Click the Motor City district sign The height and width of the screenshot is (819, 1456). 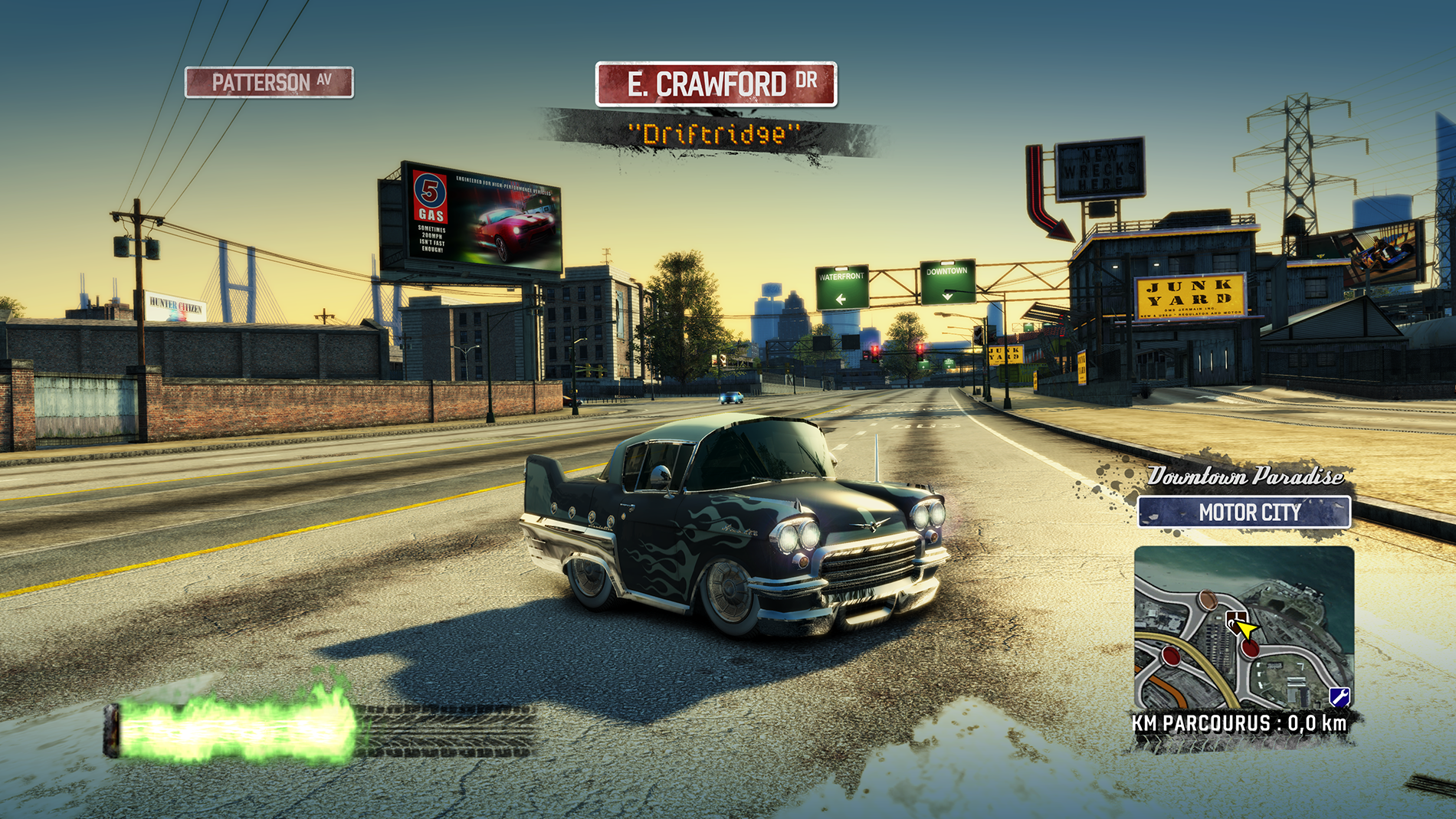1244,512
